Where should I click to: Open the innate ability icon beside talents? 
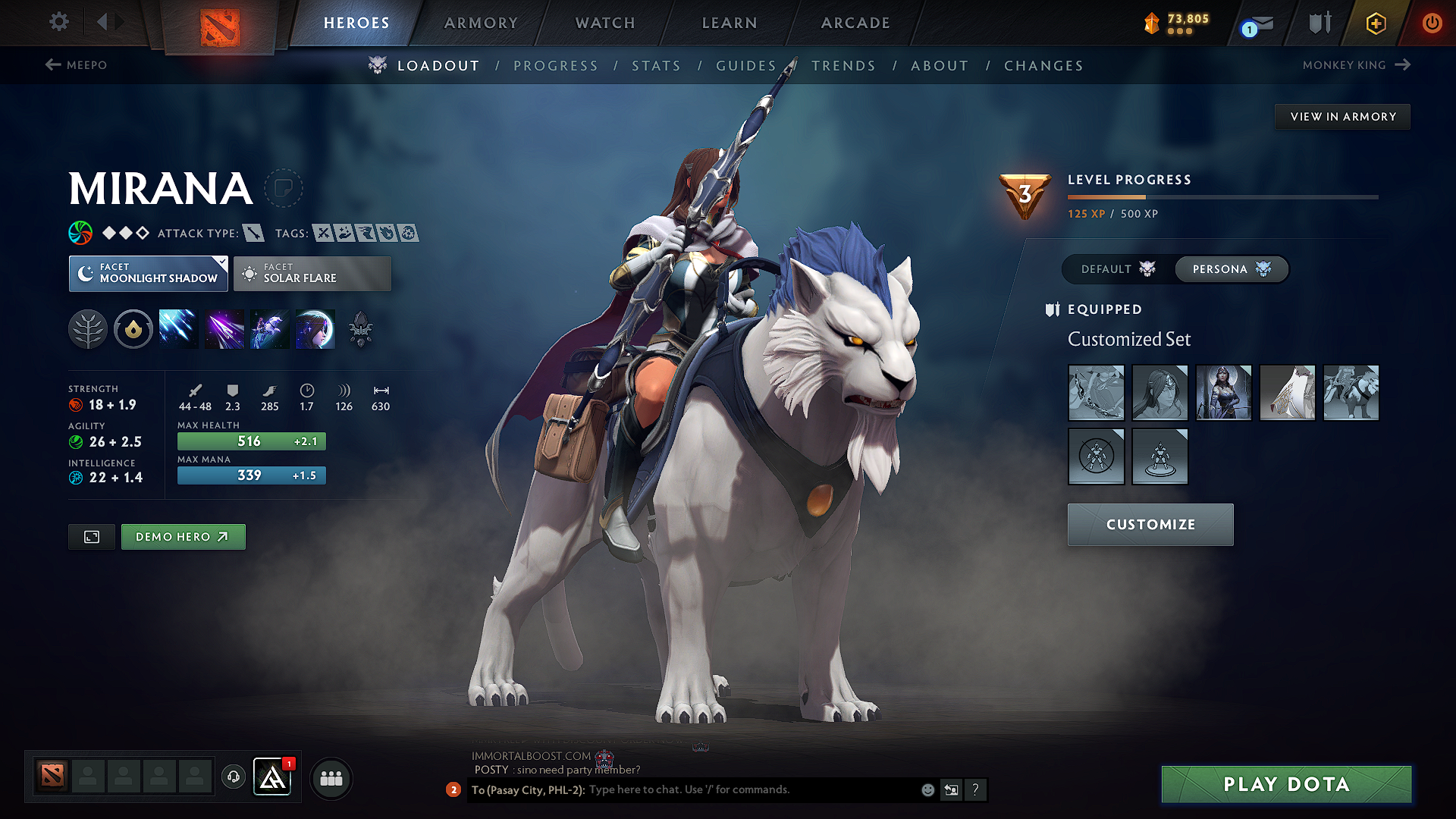pyautogui.click(x=133, y=328)
